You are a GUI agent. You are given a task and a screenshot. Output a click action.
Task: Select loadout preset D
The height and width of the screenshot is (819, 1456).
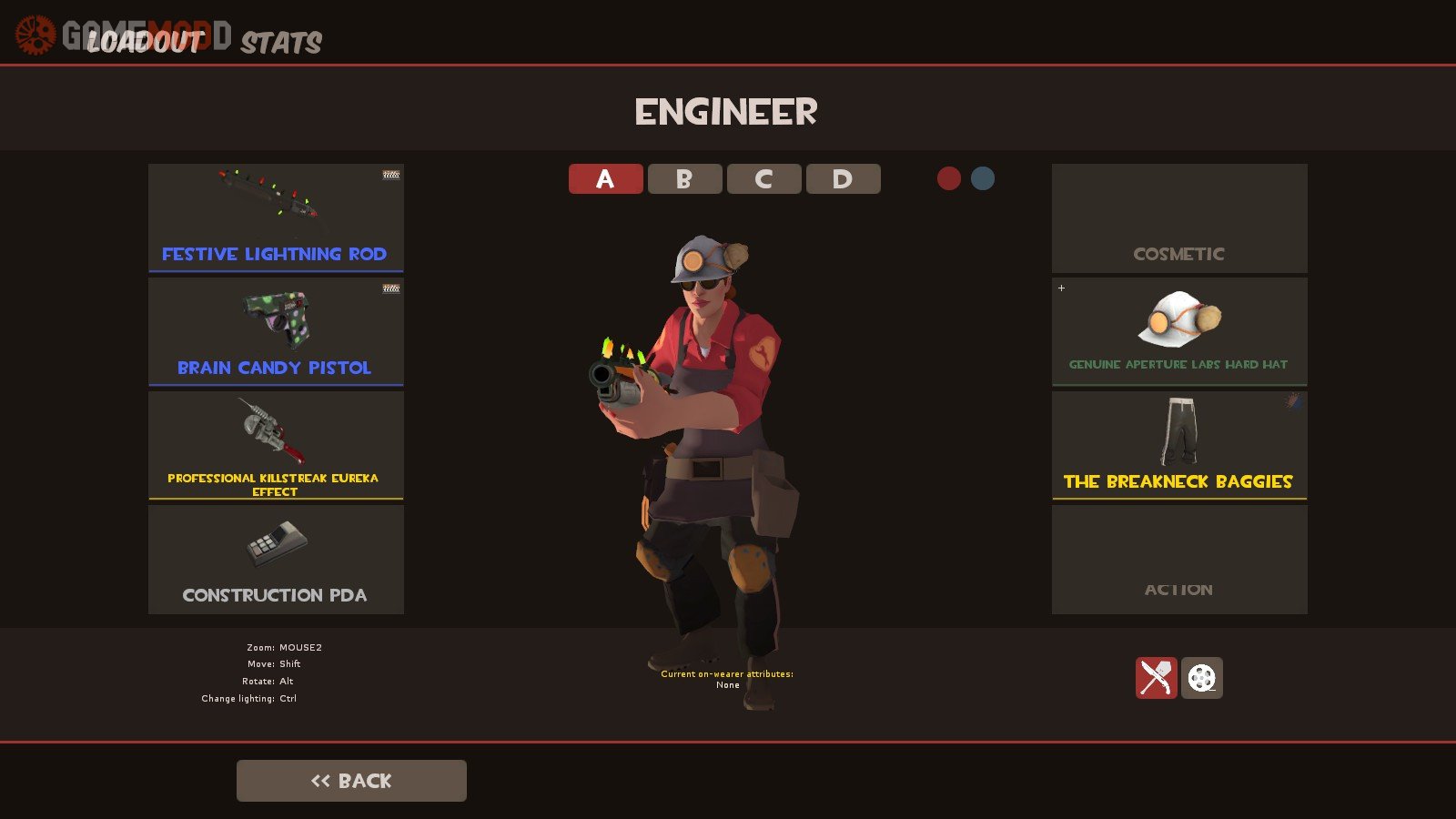843,179
